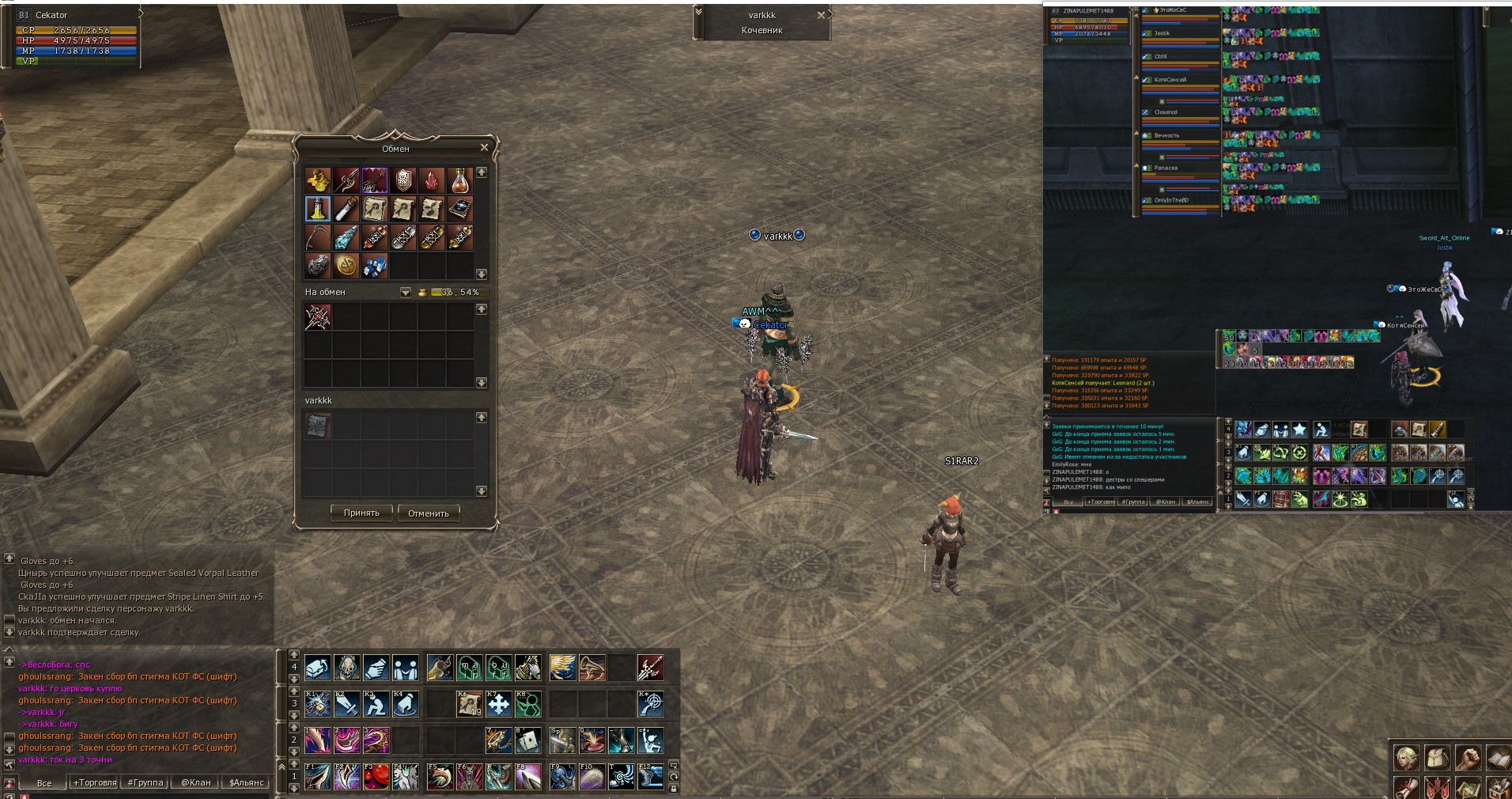Select the red crystal item
The height and width of the screenshot is (799, 1512).
[432, 181]
